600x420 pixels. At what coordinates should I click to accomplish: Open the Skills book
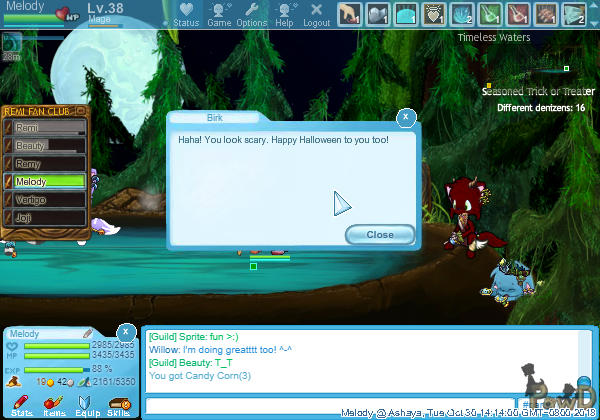coord(118,404)
